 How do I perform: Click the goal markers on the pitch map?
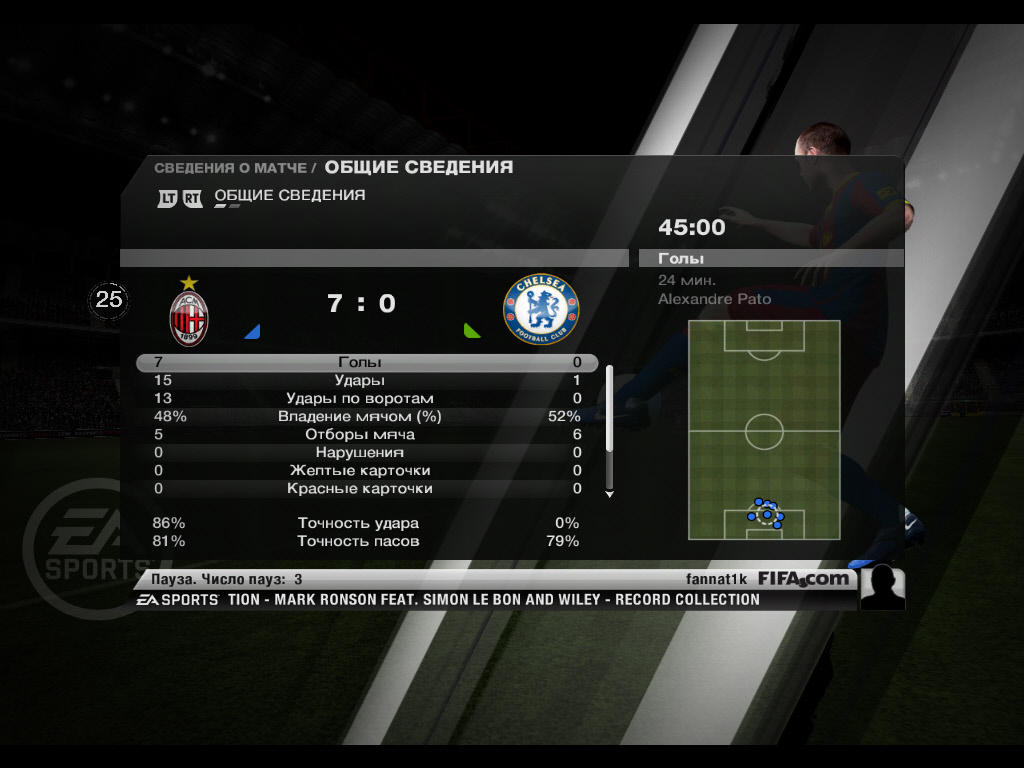tap(766, 513)
